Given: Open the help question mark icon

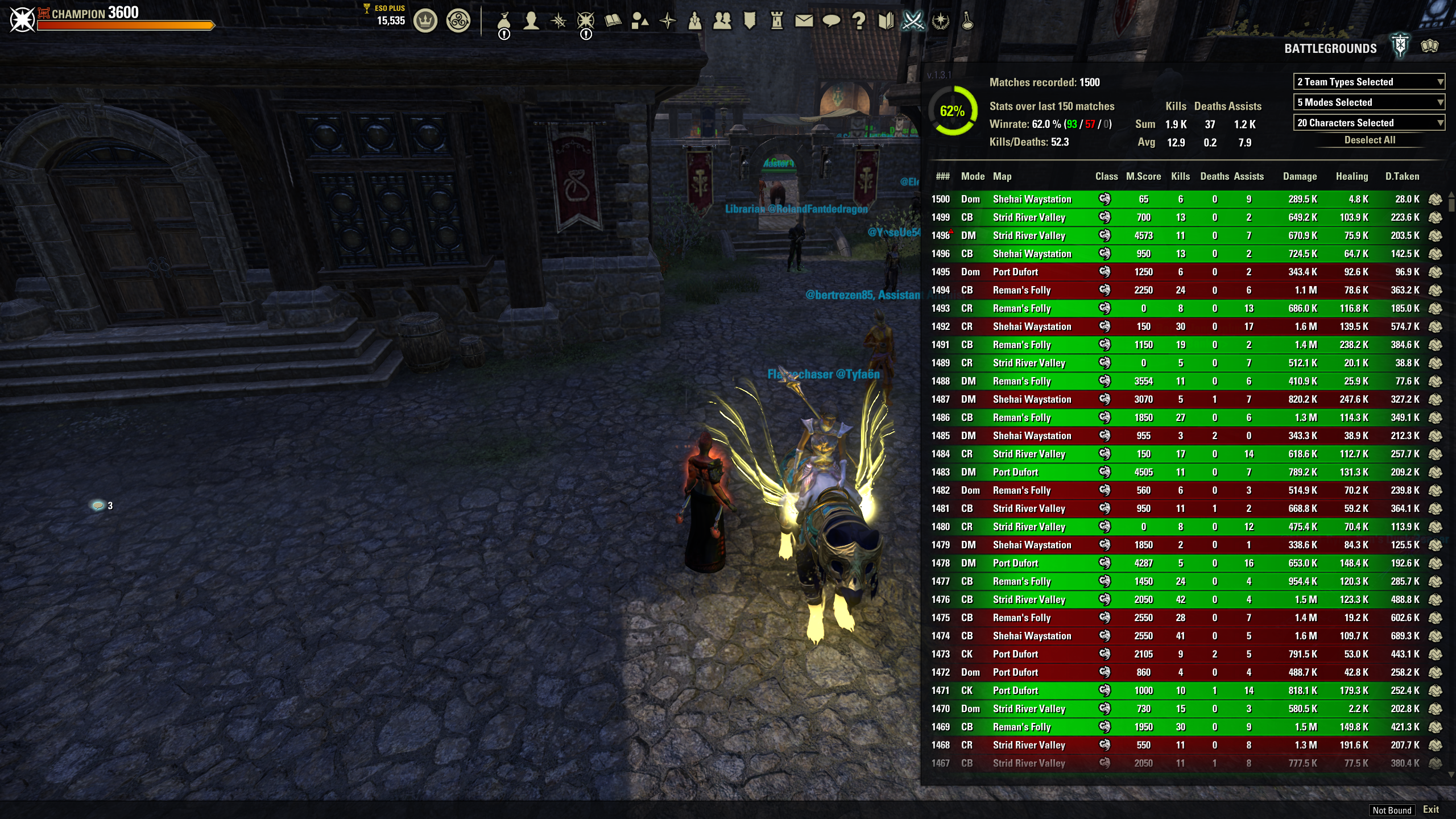Looking at the screenshot, I should pyautogui.click(x=859, y=21).
